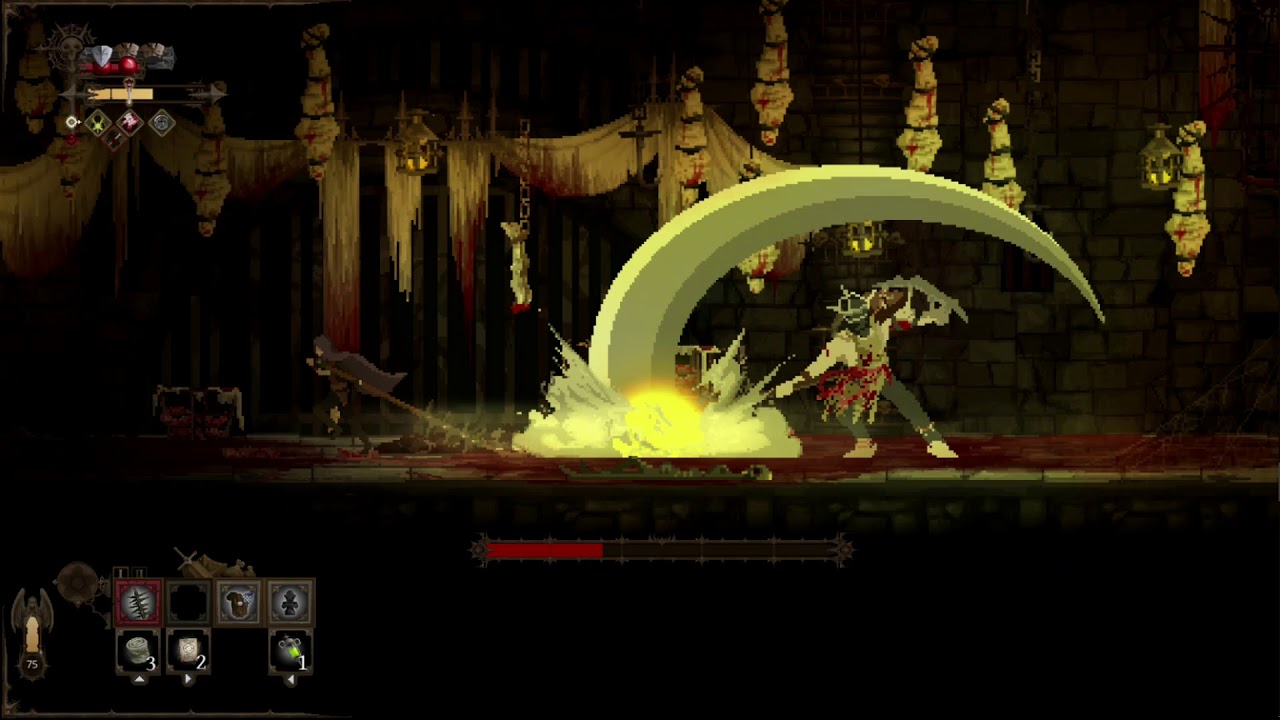1280x720 pixels.
Task: Use the bandage roll consumable
Action: 138,652
